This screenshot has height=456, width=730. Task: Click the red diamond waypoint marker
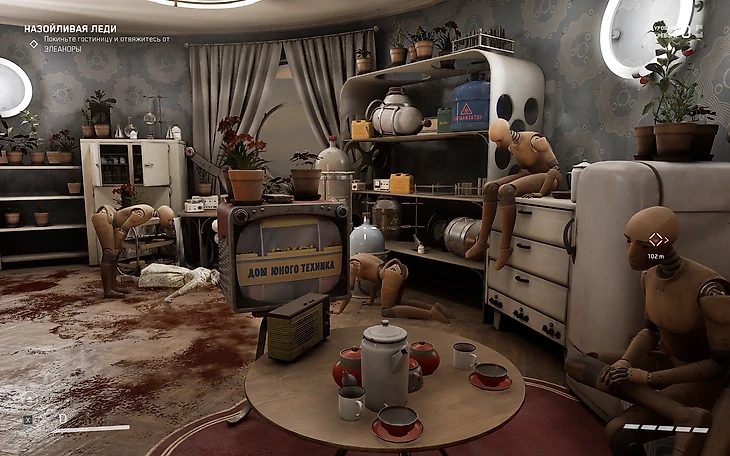(x=657, y=239)
